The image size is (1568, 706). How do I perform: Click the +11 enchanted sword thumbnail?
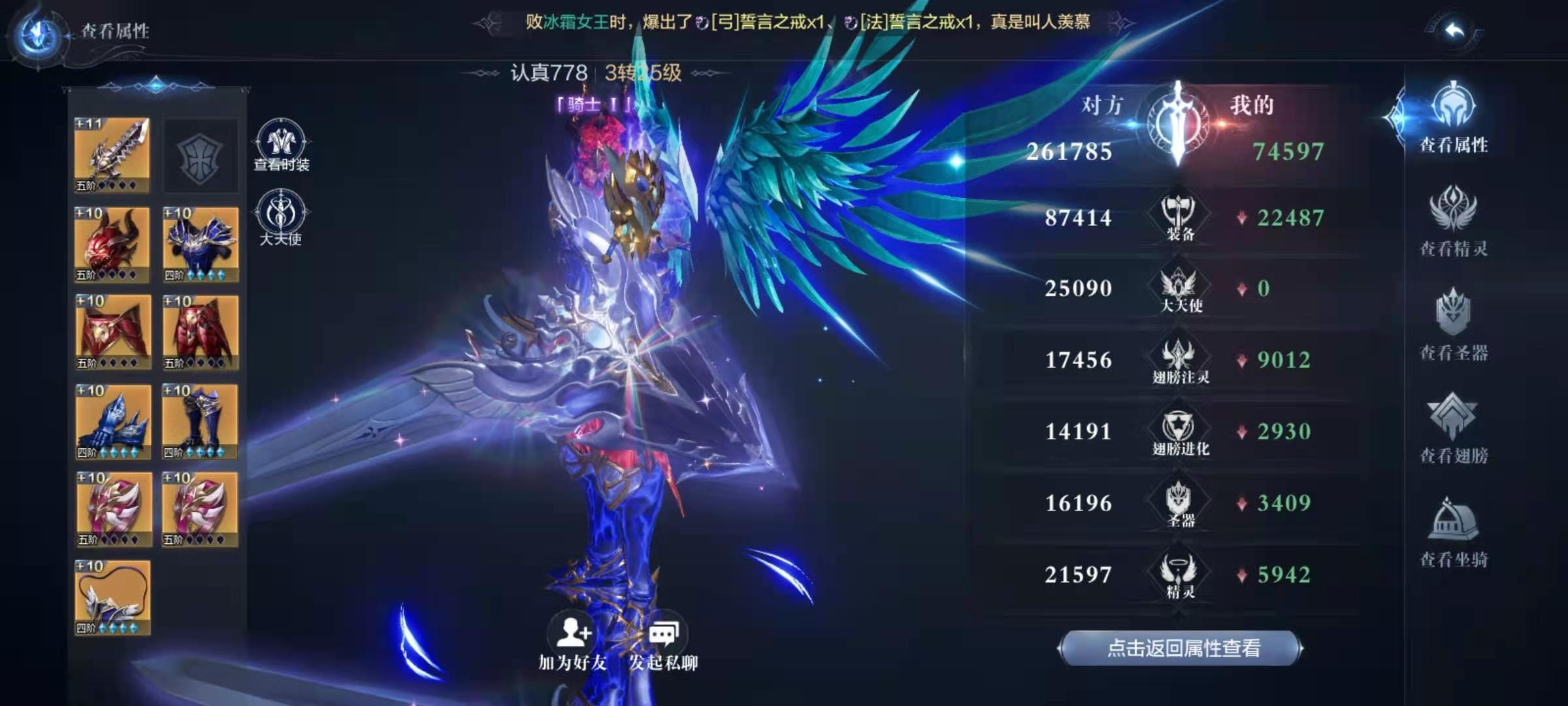coord(111,154)
